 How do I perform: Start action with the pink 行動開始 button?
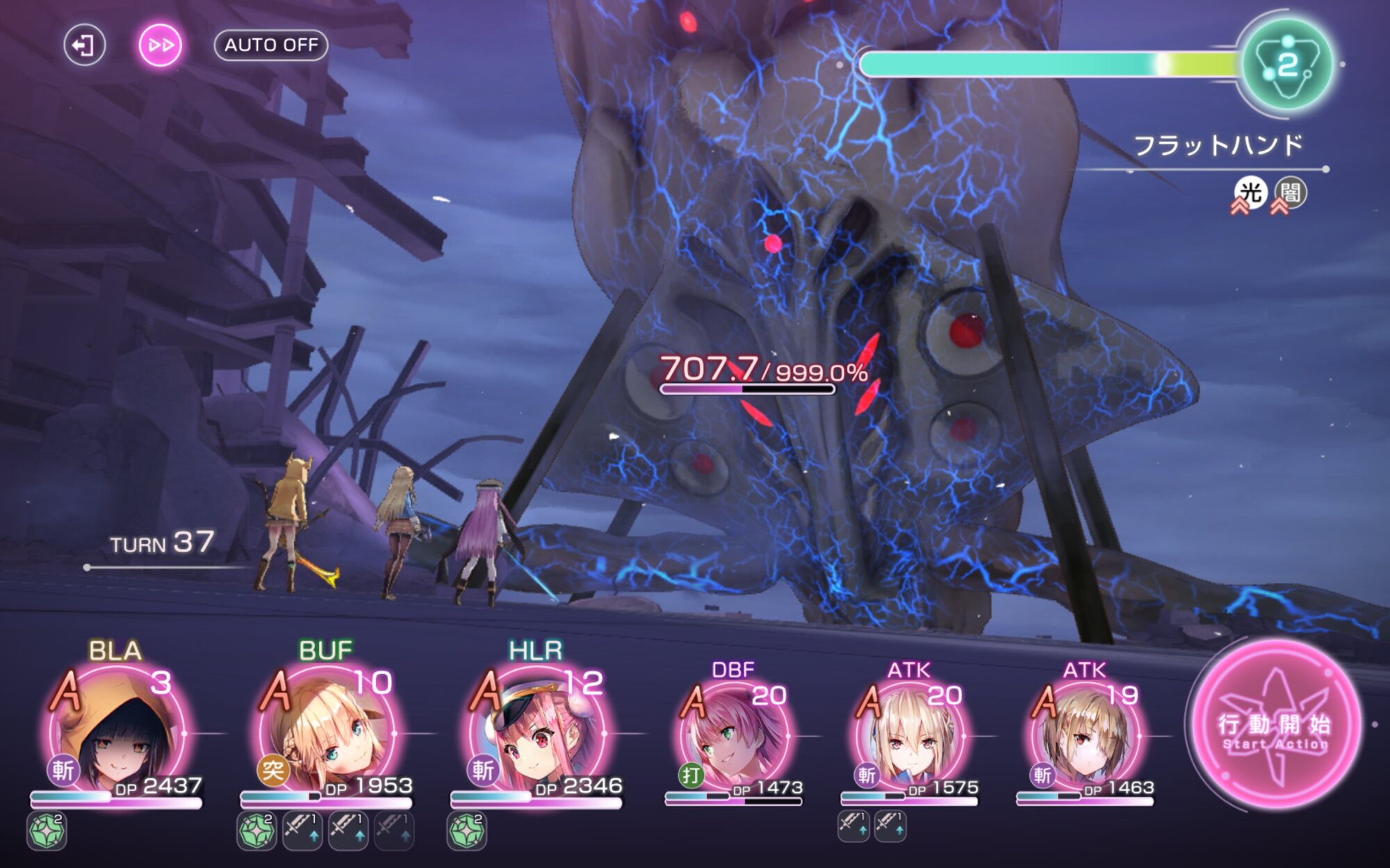pos(1275,726)
